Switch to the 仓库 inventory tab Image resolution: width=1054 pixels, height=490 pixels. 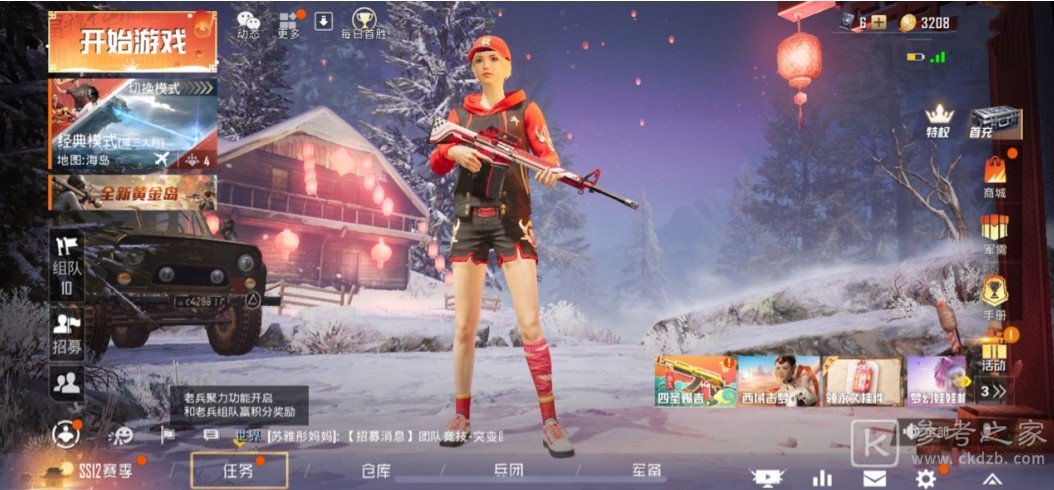pos(376,470)
